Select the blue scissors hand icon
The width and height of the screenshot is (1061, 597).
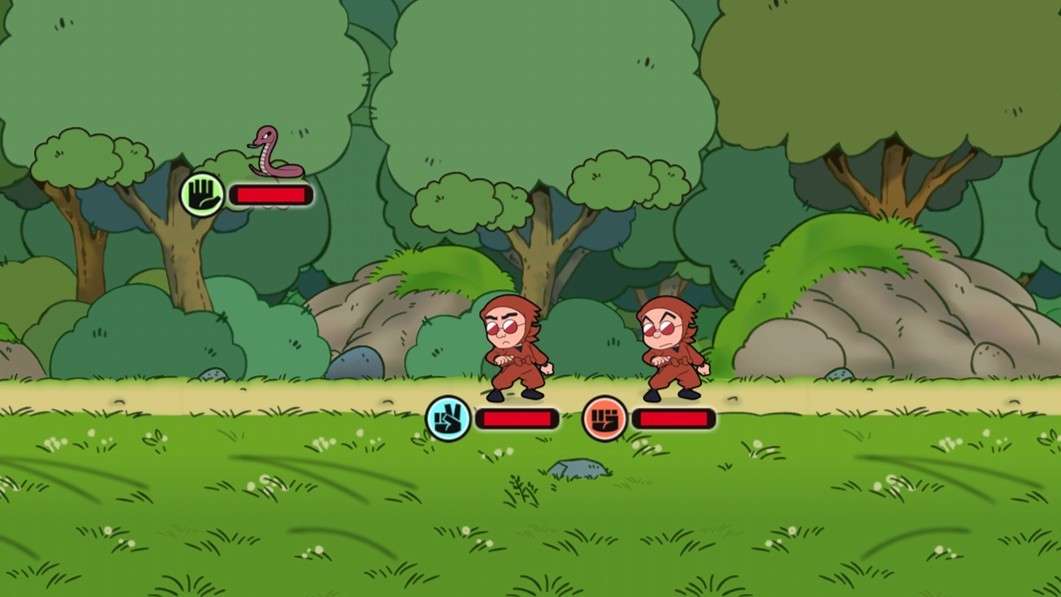[448, 418]
